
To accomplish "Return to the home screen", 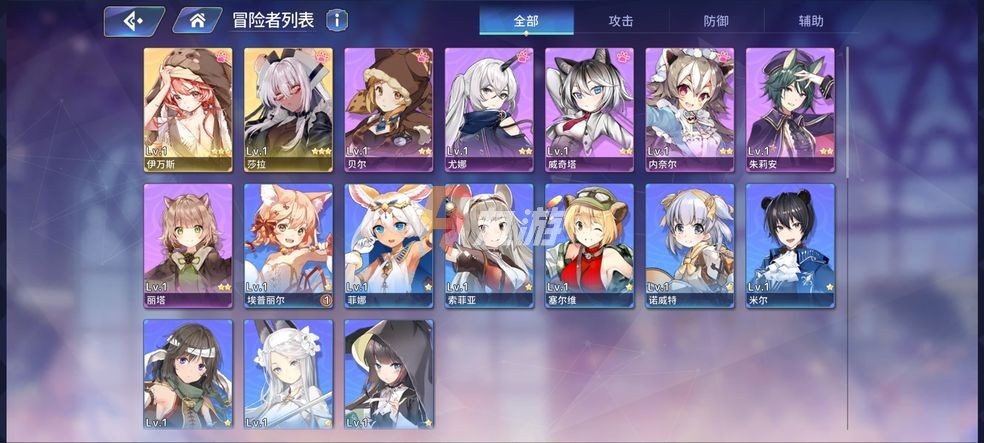I will tap(197, 20).
